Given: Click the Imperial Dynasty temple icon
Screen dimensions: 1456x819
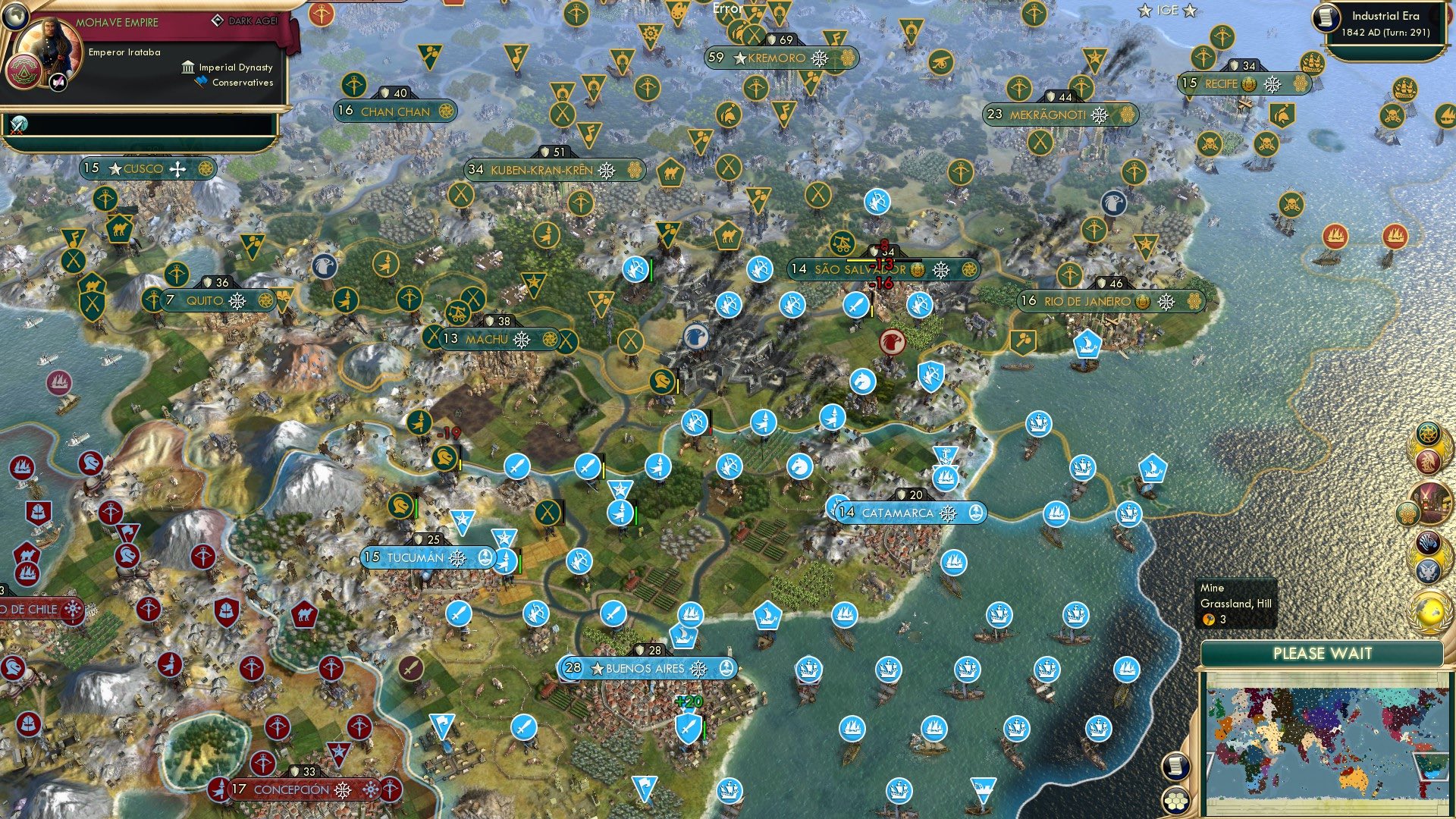Looking at the screenshot, I should click(x=188, y=68).
